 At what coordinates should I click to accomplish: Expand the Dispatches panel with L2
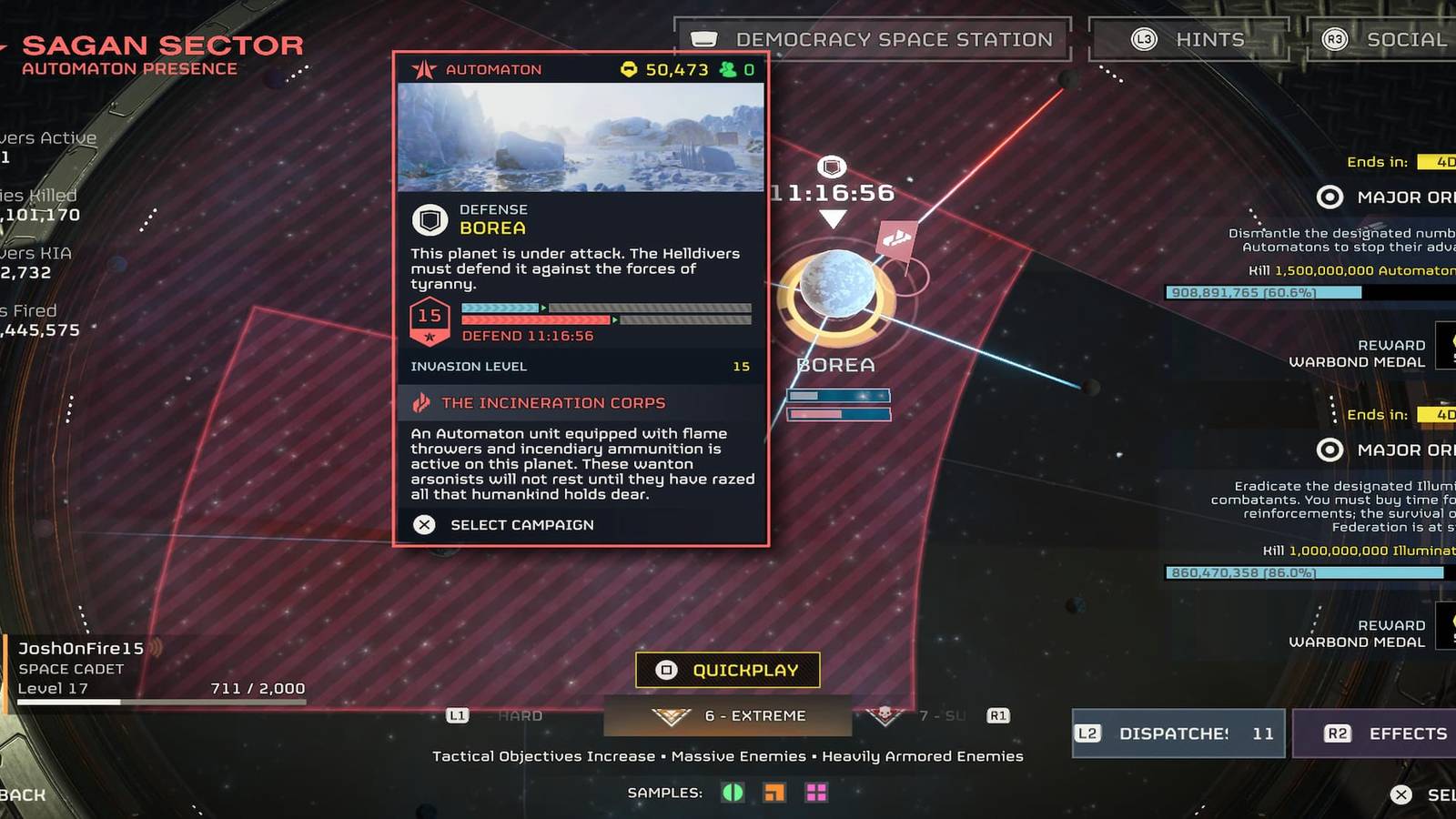(1177, 733)
